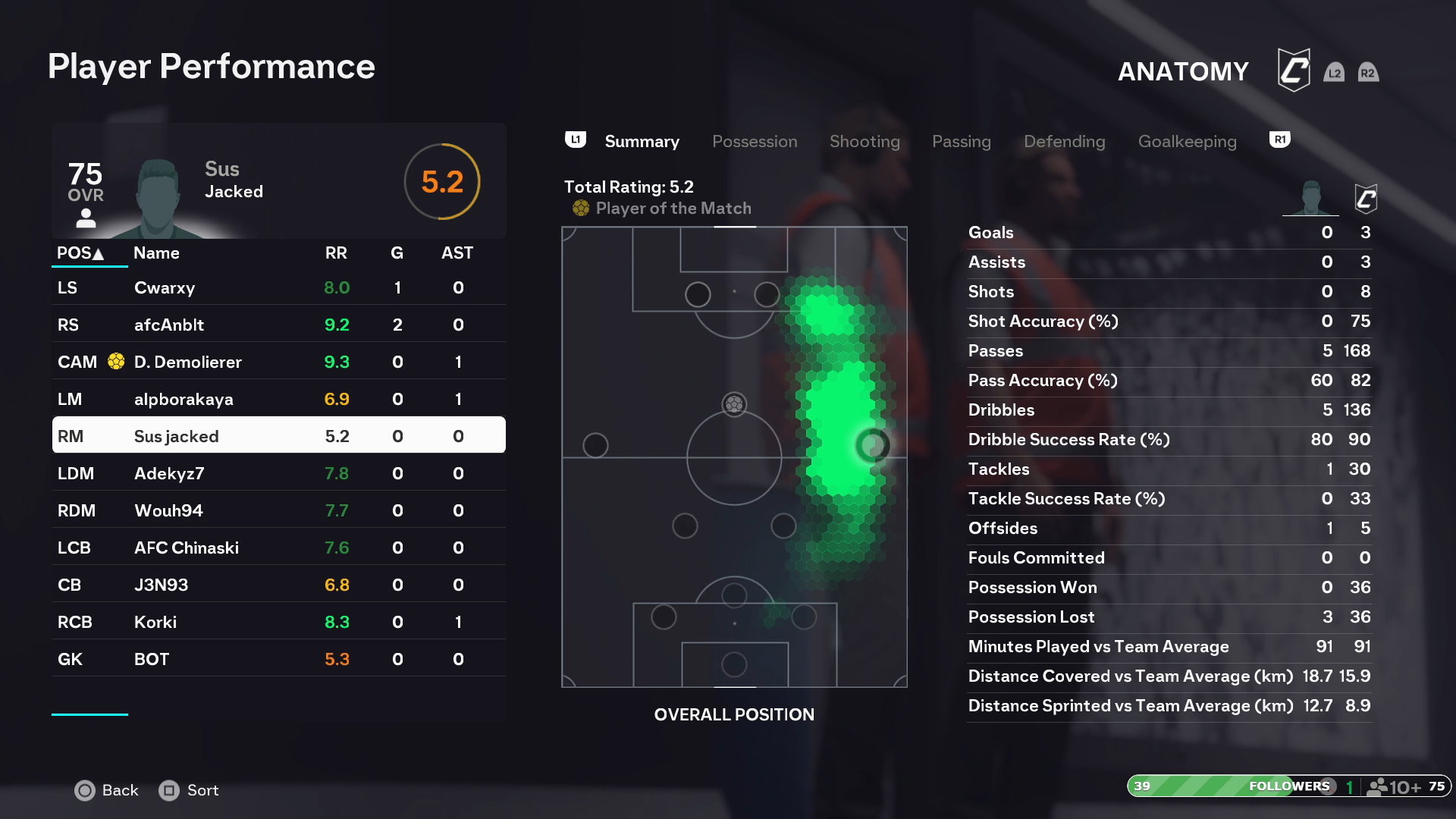Choose Adekyz7 from the player list
This screenshot has height=819, width=1456.
278,474
